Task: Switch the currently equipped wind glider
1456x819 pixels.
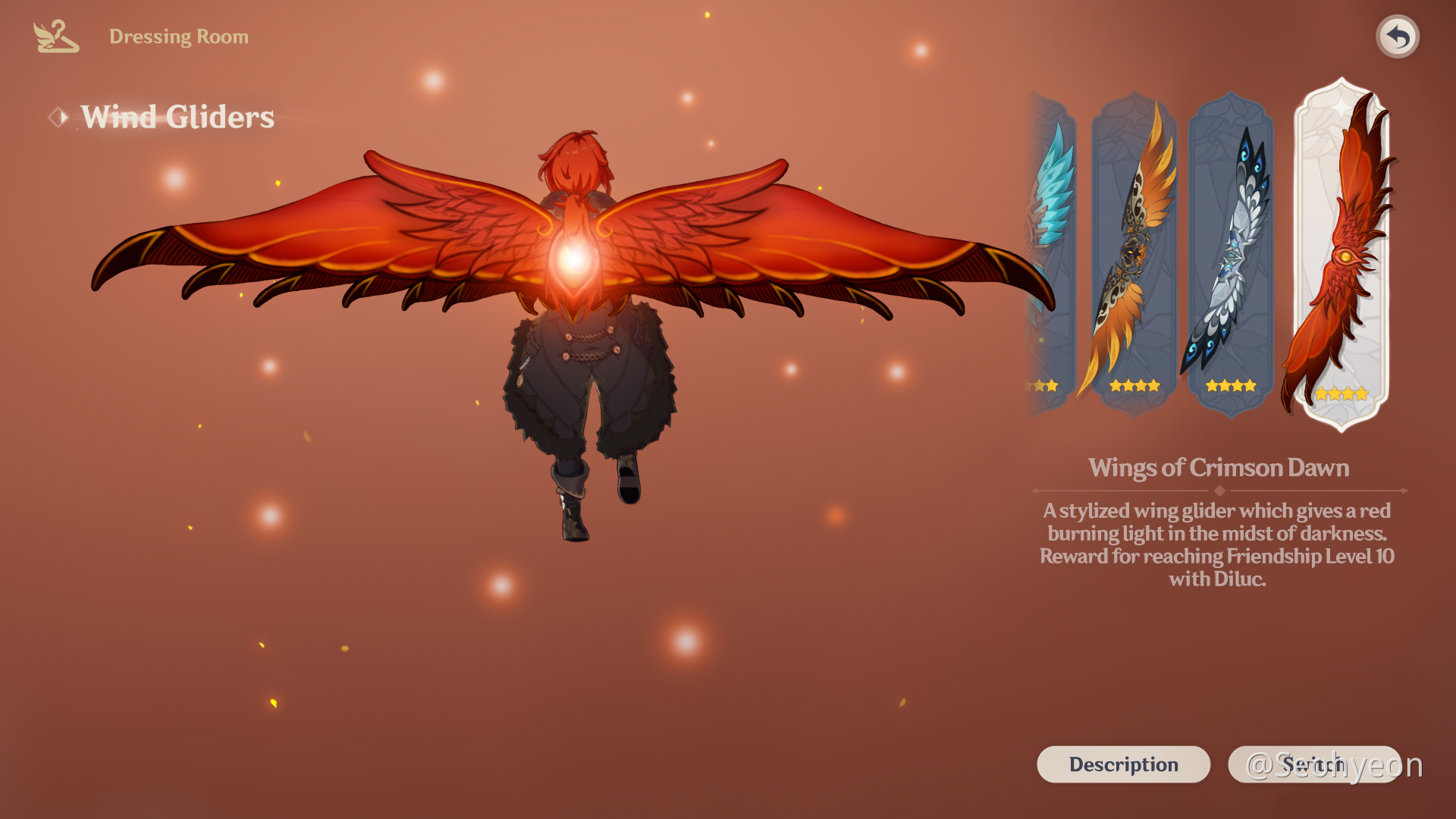Action: [x=1313, y=764]
